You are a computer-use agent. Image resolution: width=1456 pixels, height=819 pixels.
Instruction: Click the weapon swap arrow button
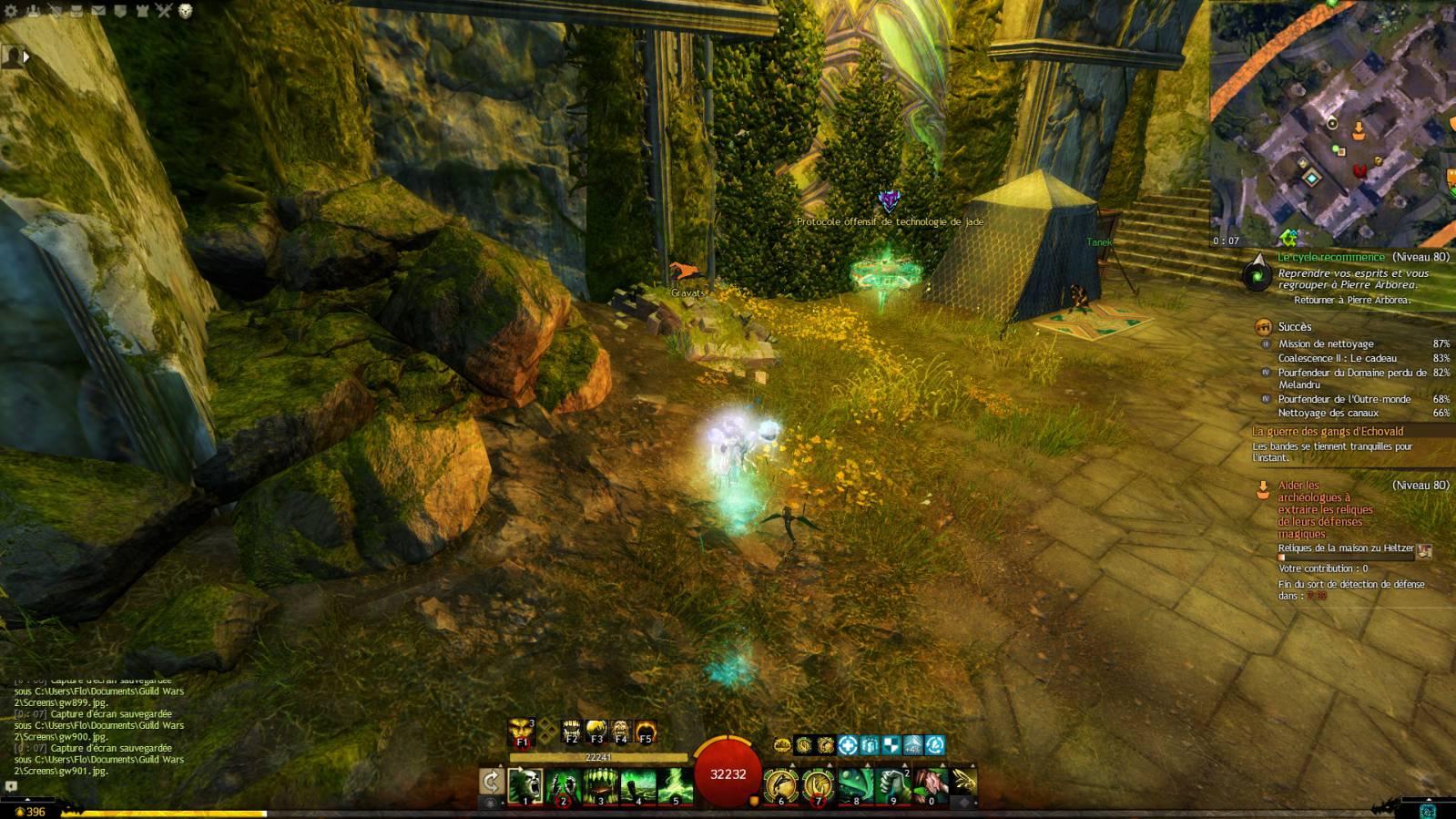[491, 782]
